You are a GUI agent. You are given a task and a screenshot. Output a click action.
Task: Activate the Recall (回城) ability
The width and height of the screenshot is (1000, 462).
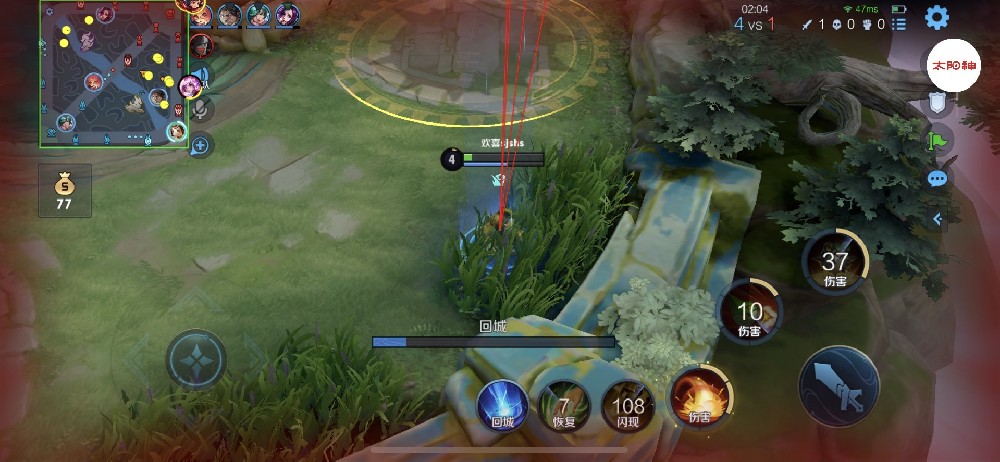pyautogui.click(x=502, y=406)
